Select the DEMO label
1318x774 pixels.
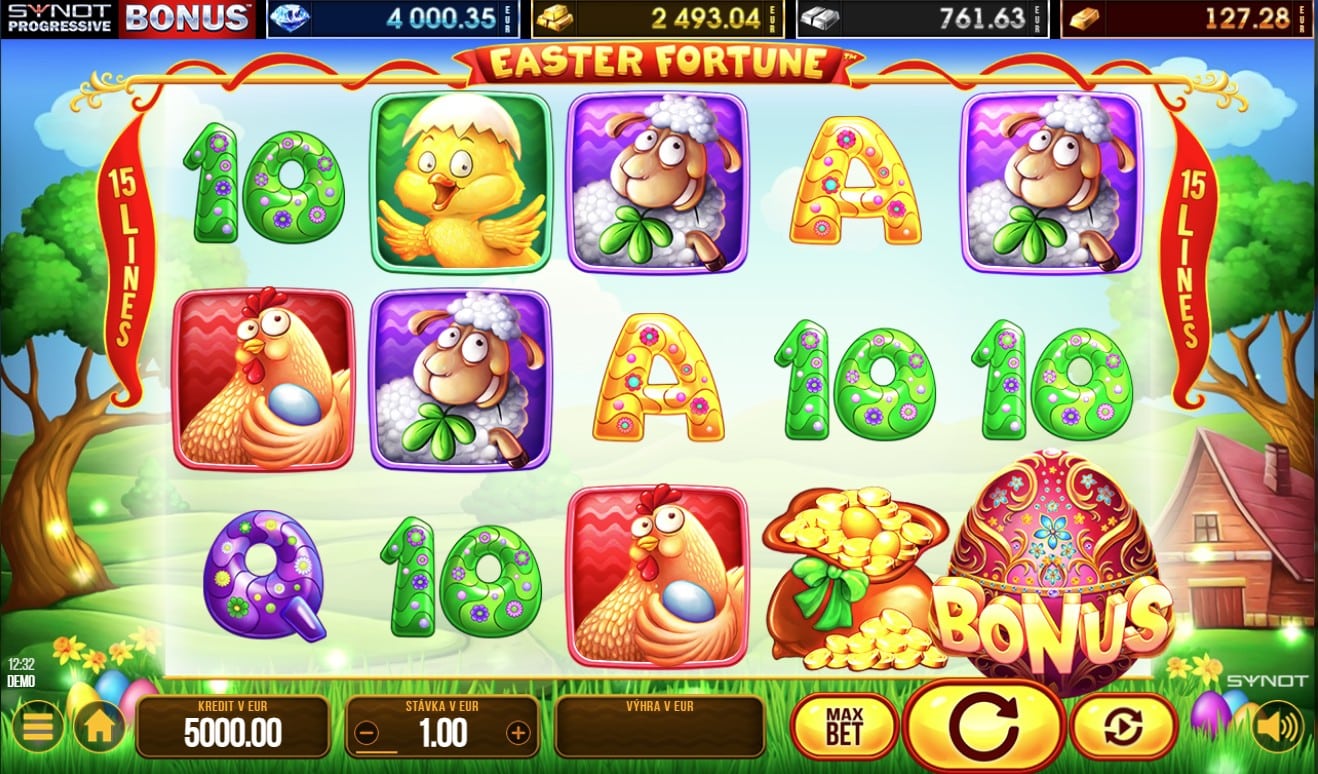click(x=22, y=680)
